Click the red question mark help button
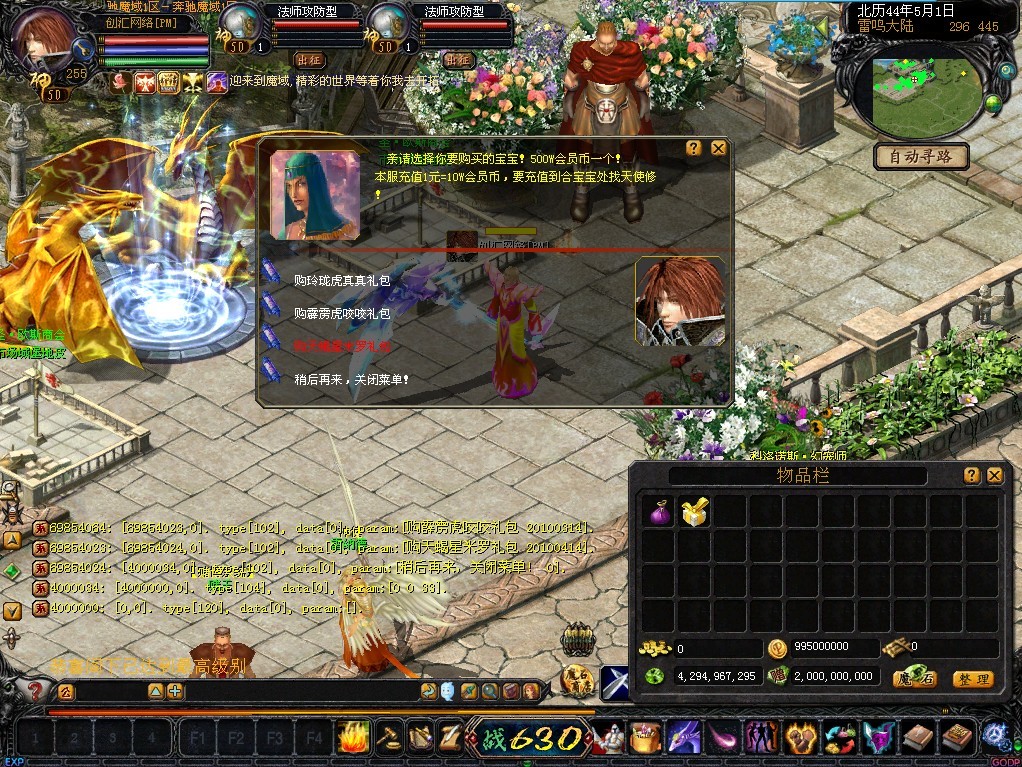 click(x=35, y=691)
